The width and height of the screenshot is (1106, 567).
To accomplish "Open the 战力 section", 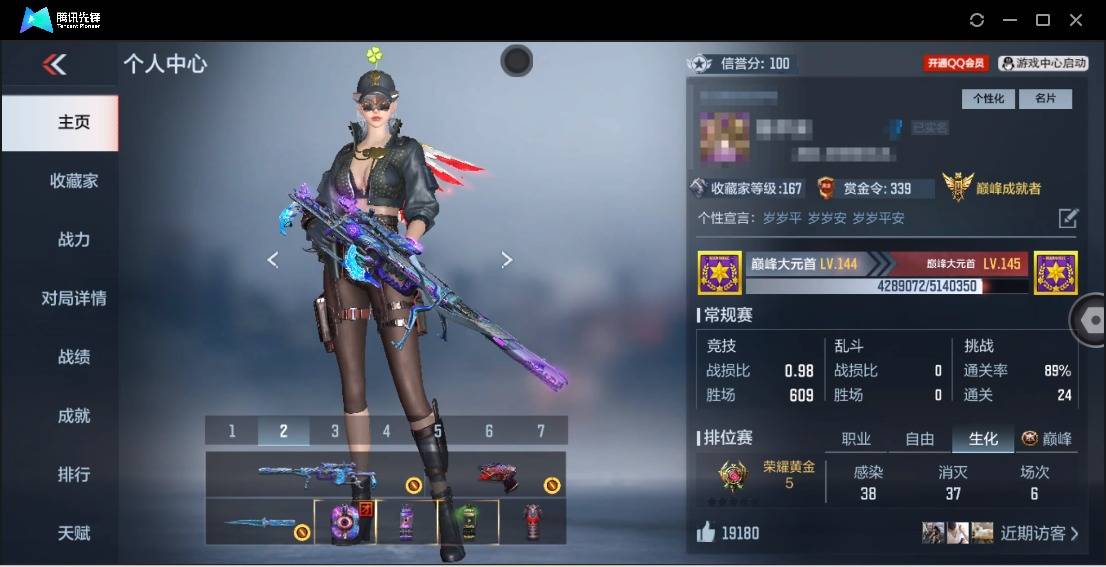I will (x=74, y=240).
